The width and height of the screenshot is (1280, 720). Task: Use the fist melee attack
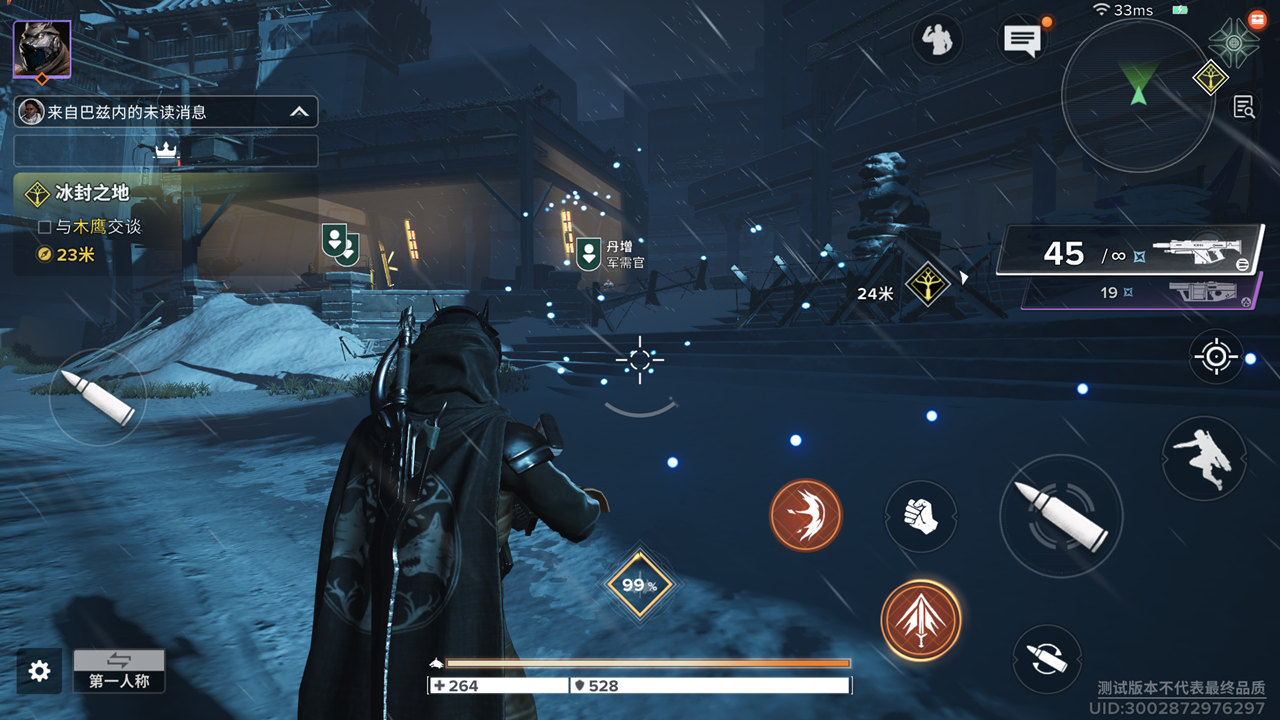pyautogui.click(x=920, y=516)
